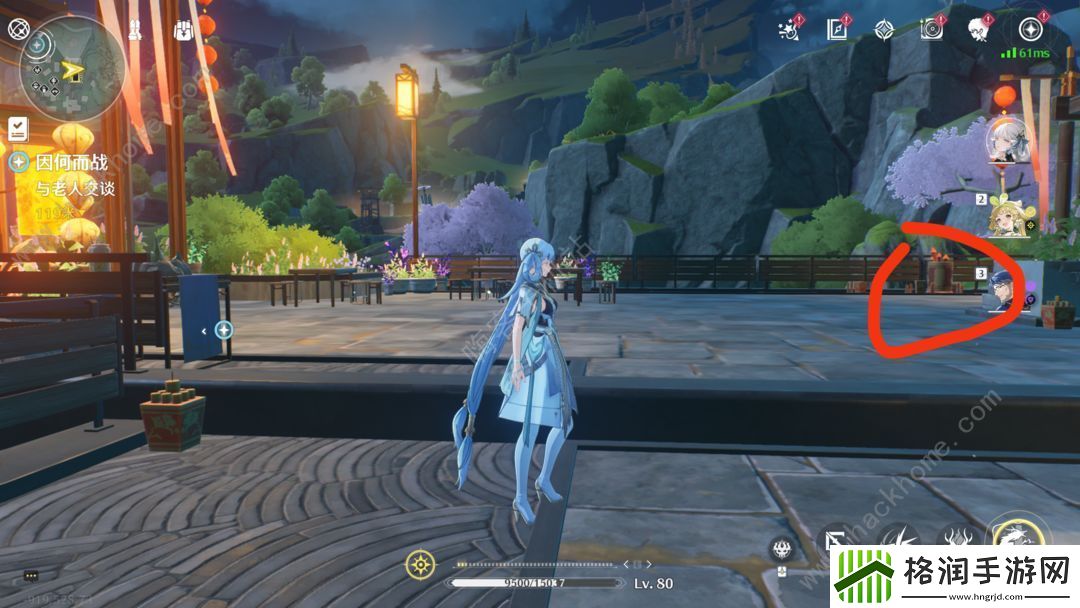
Task: Open the circled star main menu icon
Action: tap(1030, 29)
